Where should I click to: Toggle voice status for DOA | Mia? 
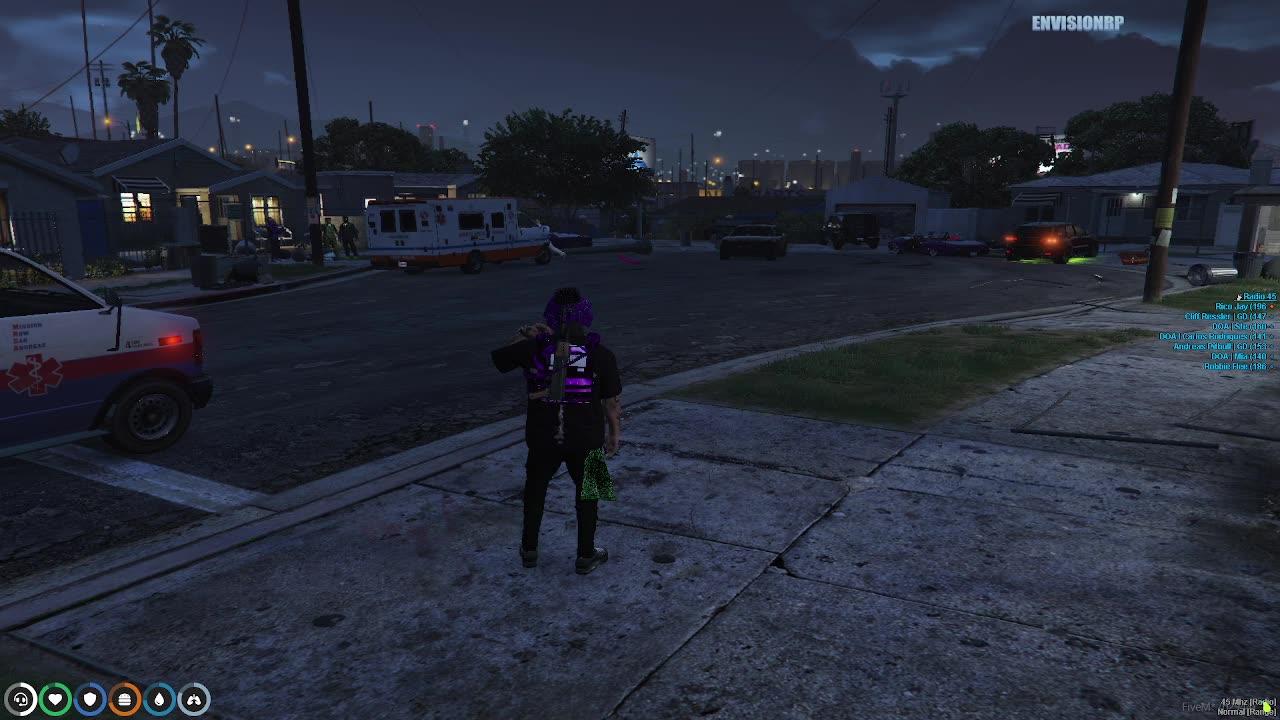[x=1272, y=356]
